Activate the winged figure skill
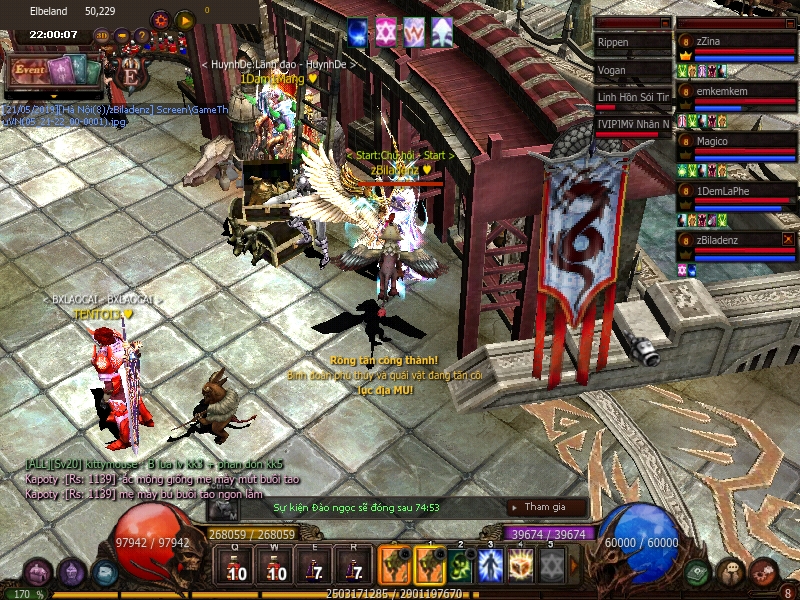This screenshot has width=800, height=600. click(490, 567)
